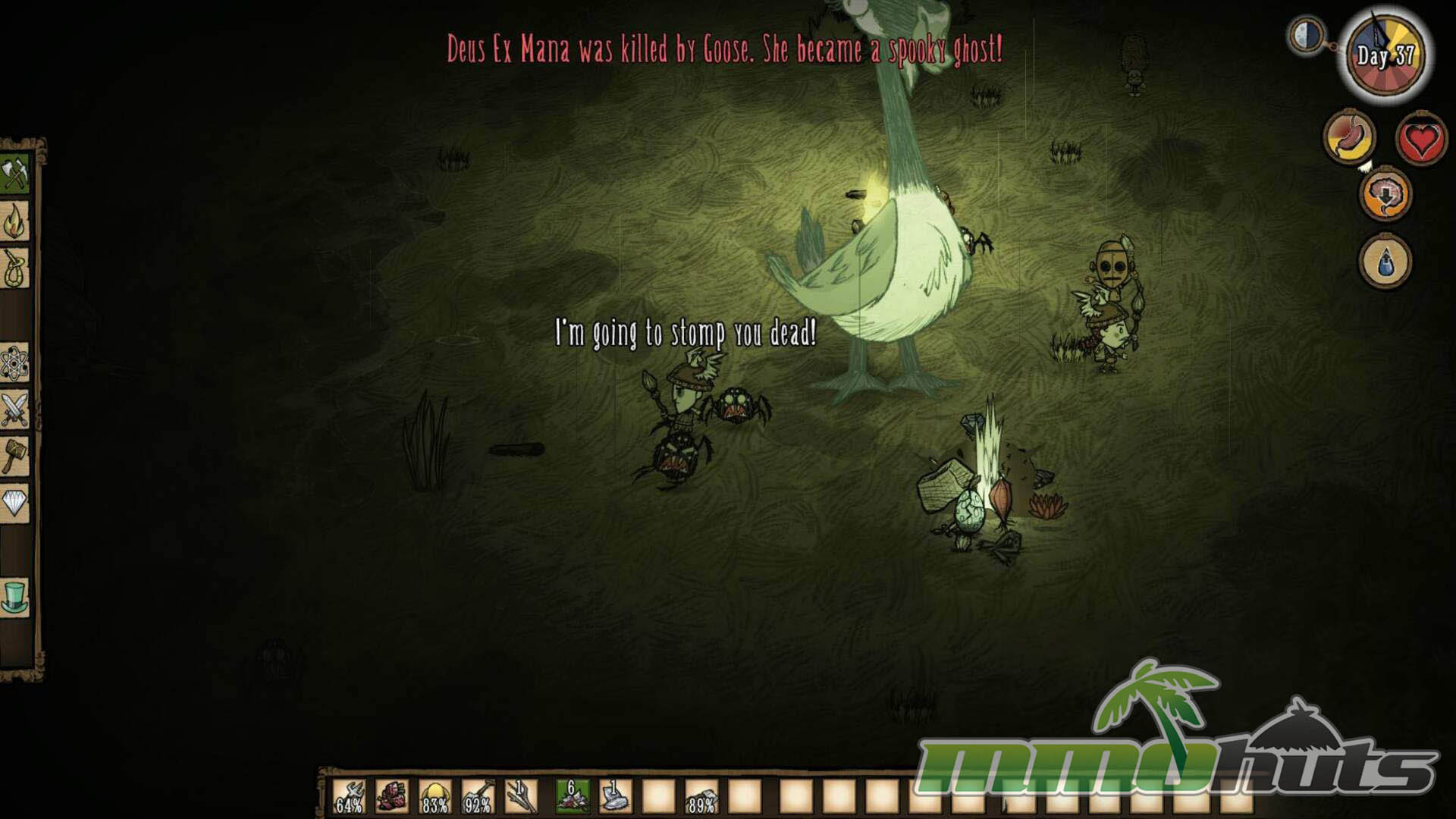Select the yellow hat slot at 83%
This screenshot has height=819, width=1456.
[x=435, y=797]
